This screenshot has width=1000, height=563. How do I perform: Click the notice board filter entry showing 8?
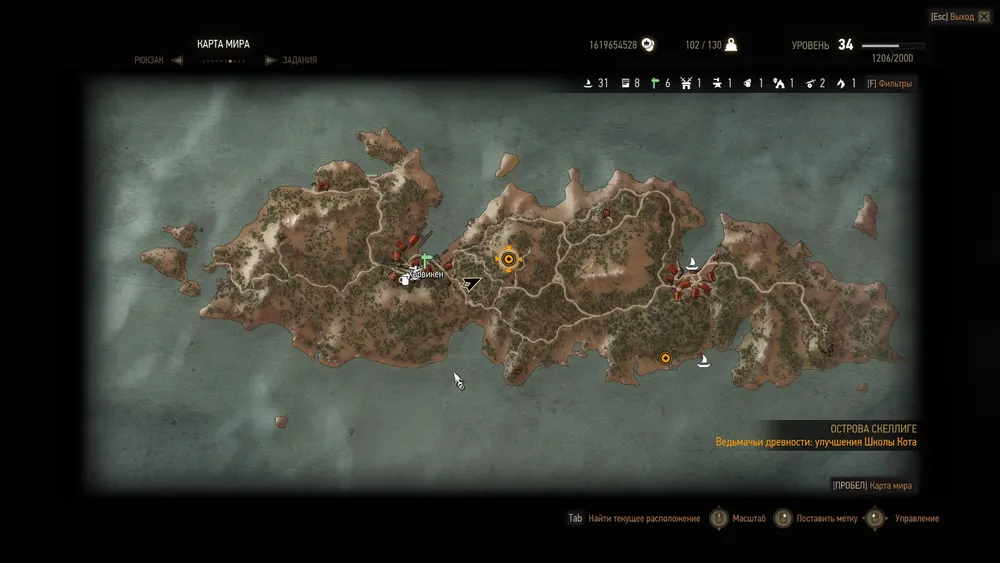(x=631, y=84)
